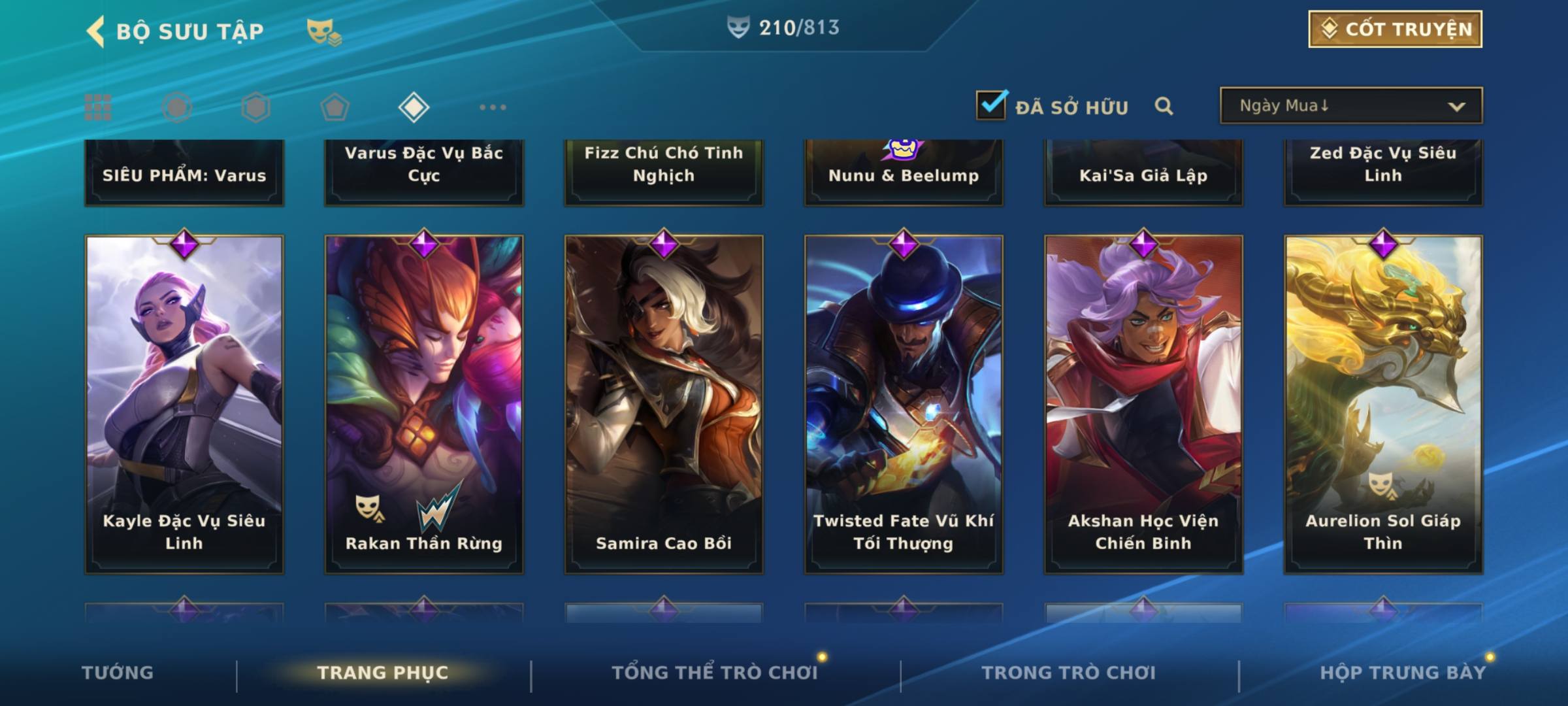Select Twisted Fate Vũ Khí Tối Thượng
Viewport: 1568px width, 706px height.
coord(904,404)
